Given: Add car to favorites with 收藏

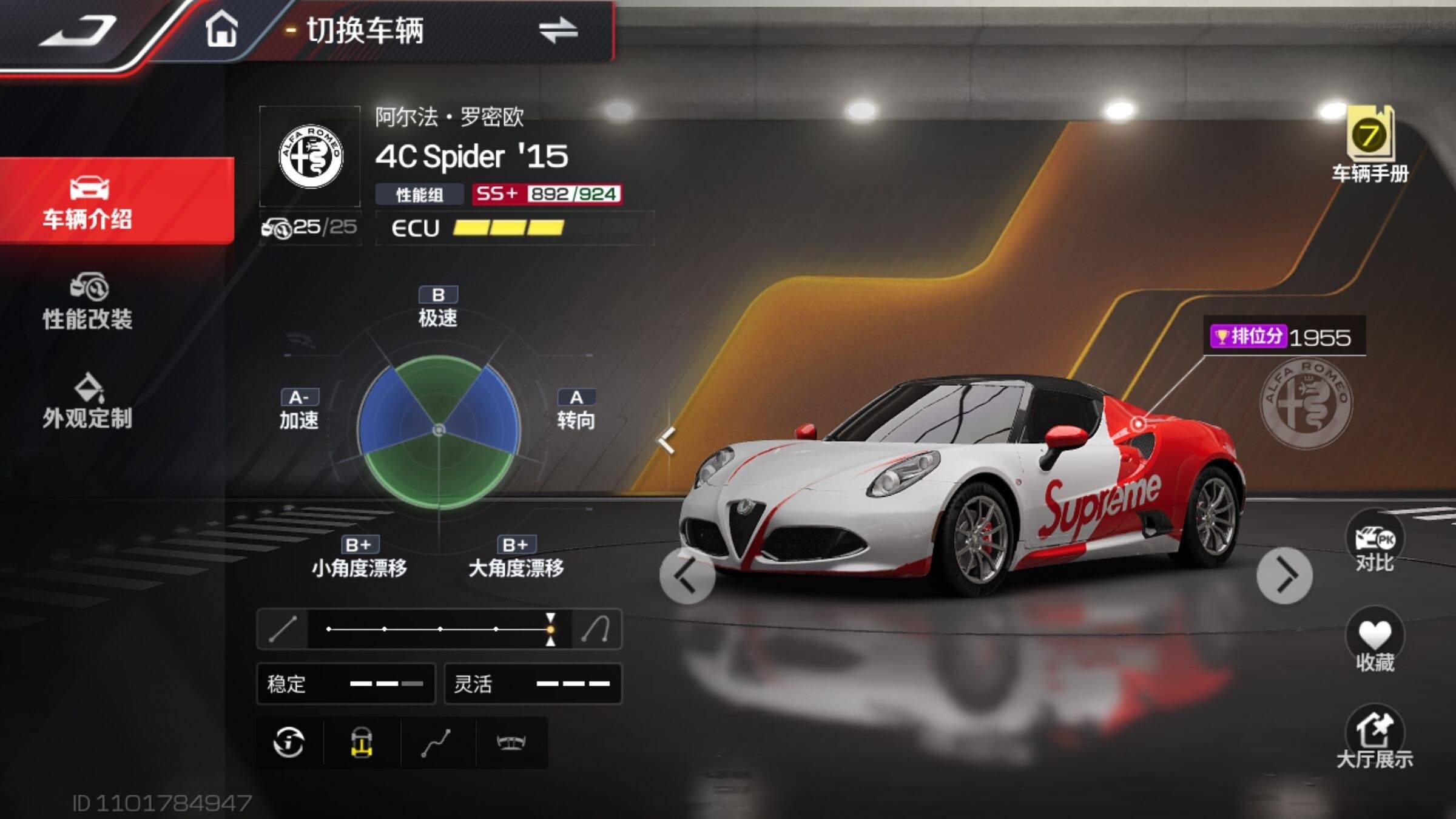Looking at the screenshot, I should (x=1374, y=641).
